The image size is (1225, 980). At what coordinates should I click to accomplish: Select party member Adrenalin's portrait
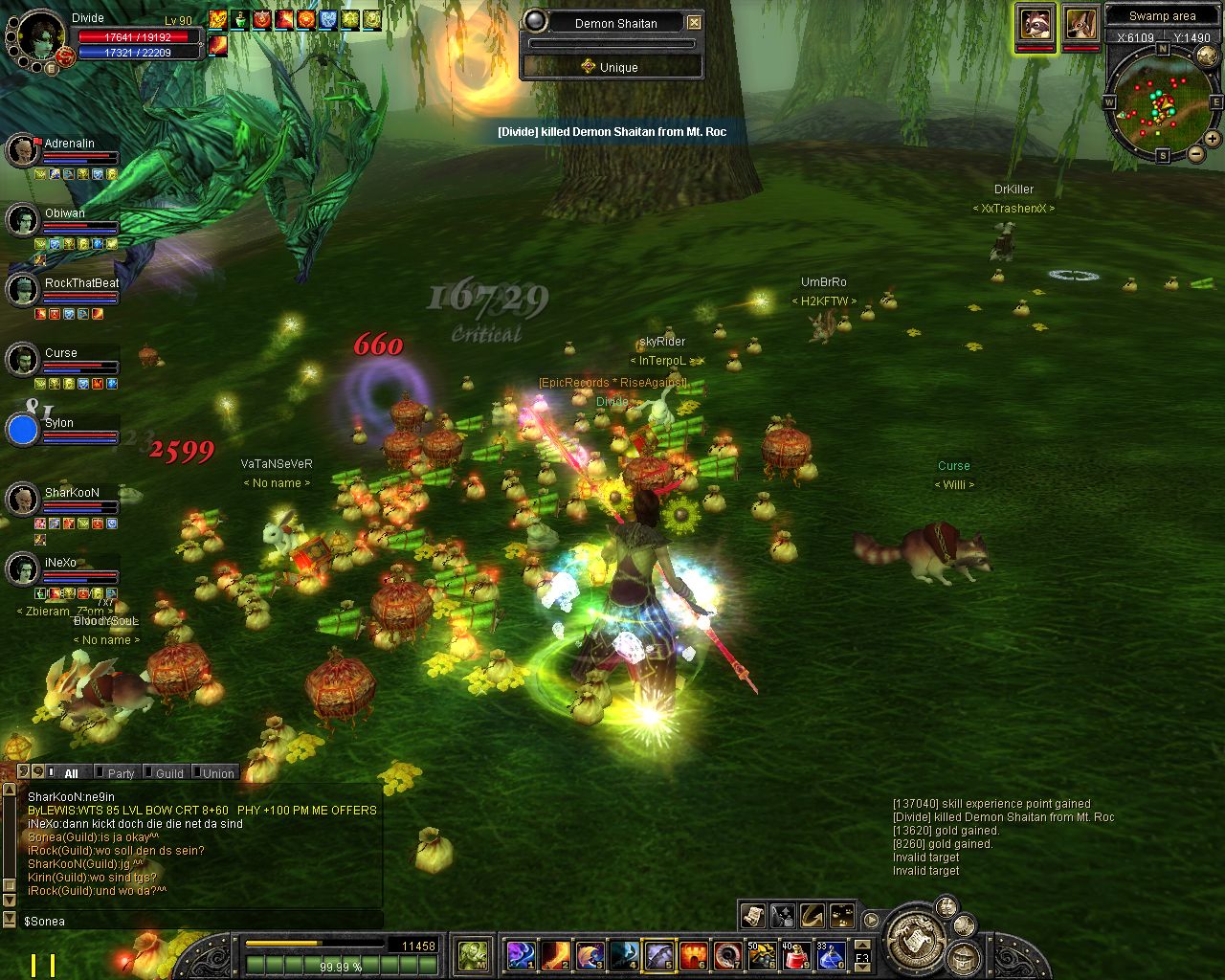(x=22, y=150)
